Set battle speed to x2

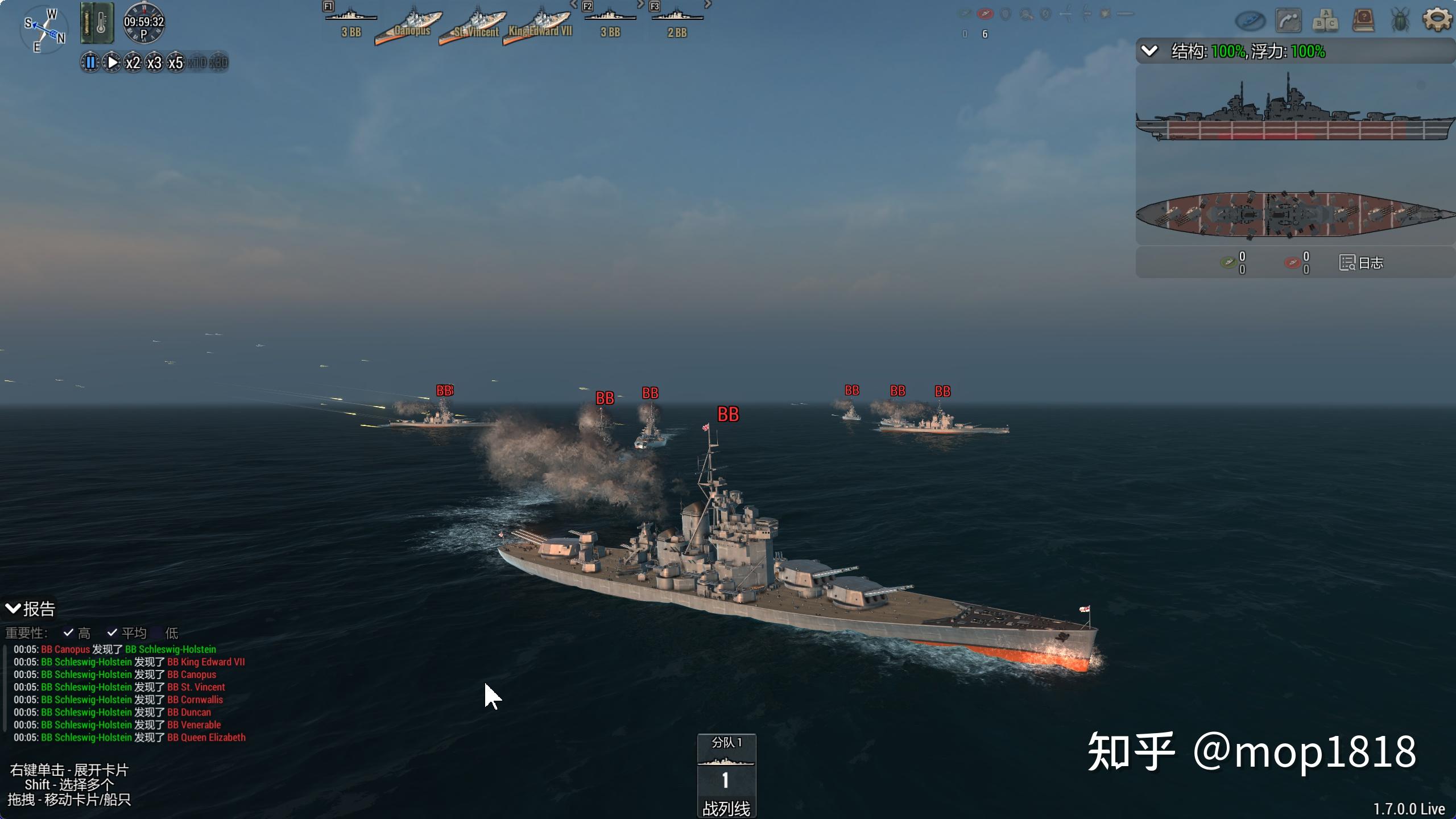(x=133, y=62)
